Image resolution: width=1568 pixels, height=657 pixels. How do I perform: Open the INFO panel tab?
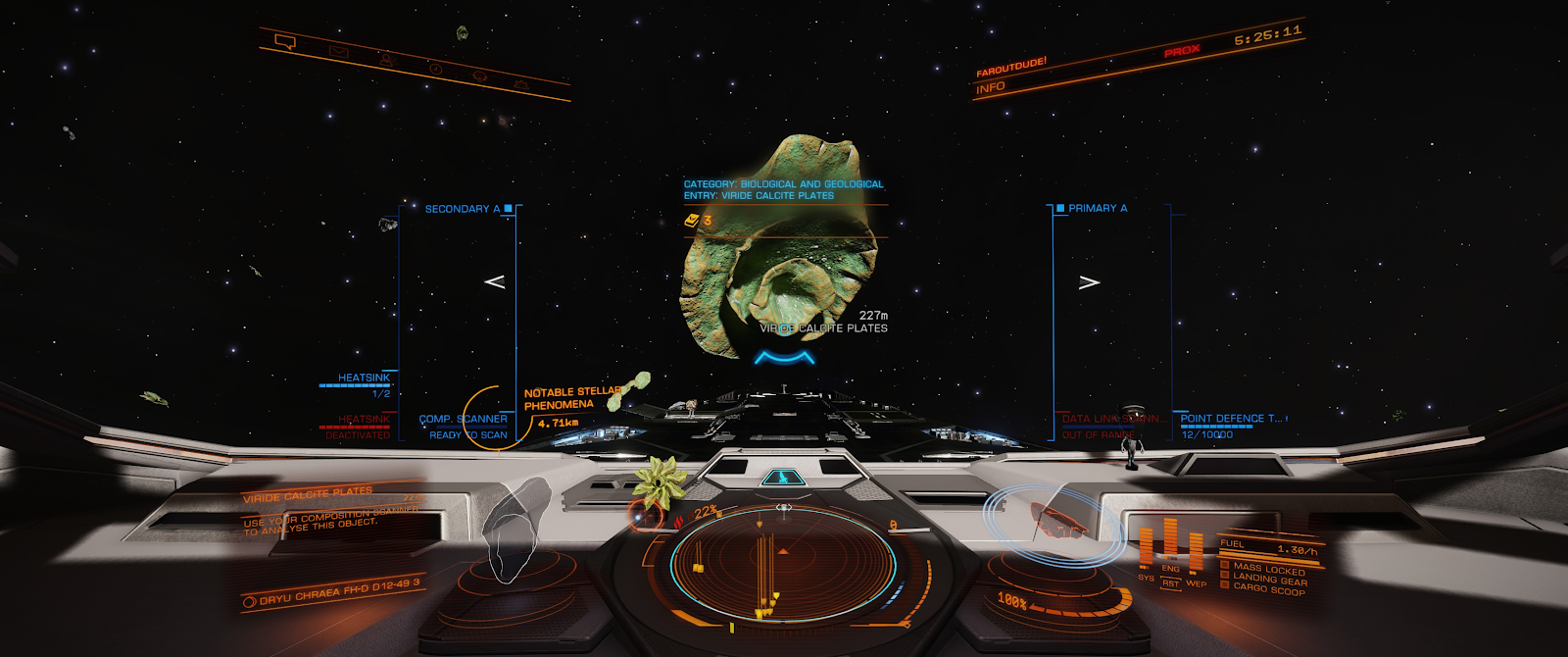click(991, 87)
